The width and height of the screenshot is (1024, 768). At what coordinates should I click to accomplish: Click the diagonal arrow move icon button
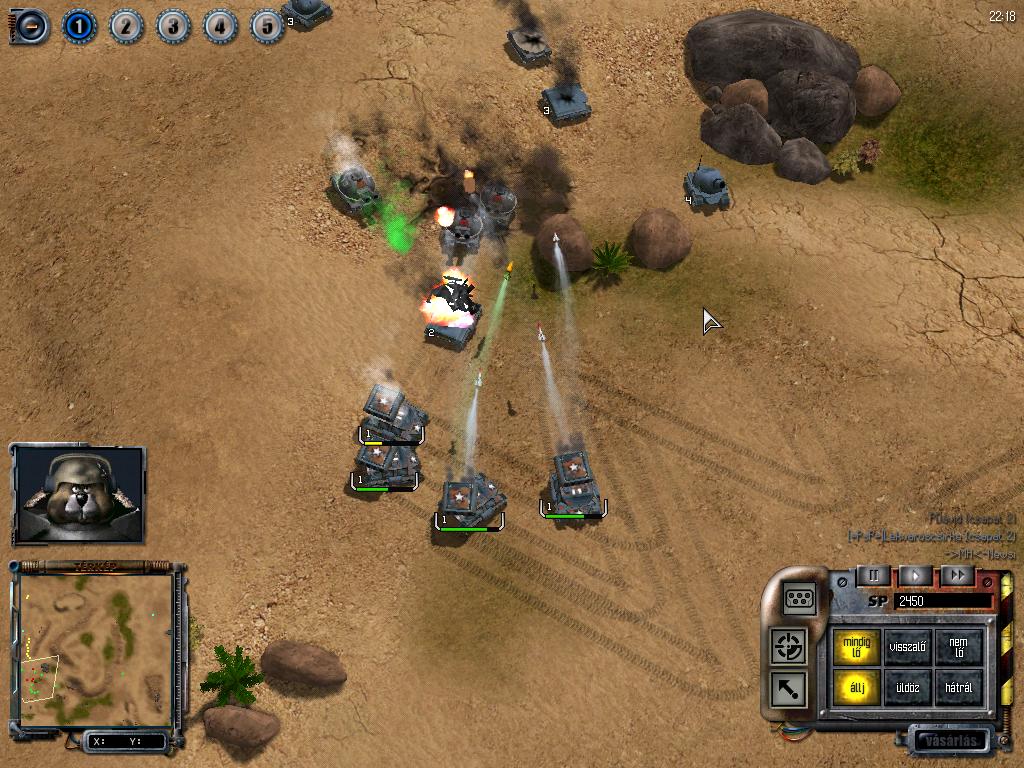point(790,689)
